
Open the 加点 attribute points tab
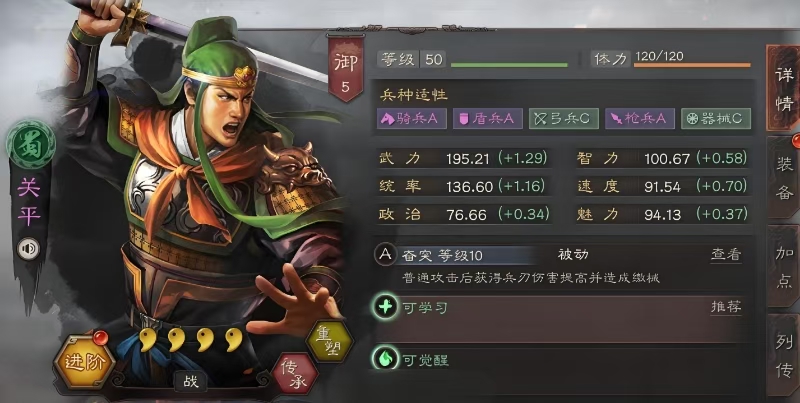784,269
